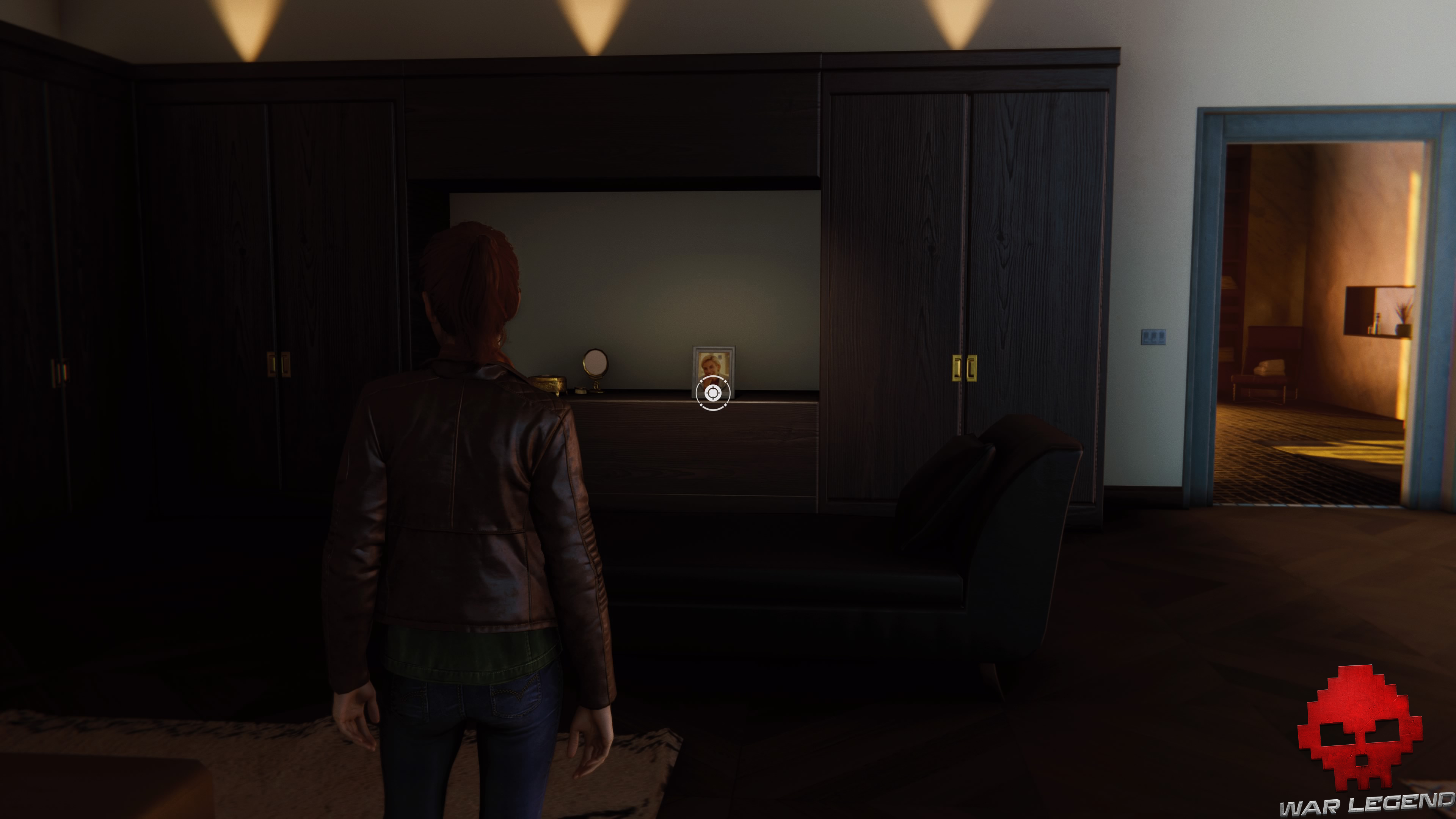Screen dimensions: 1456x819
Task: Click the brass handle on the right wardrobe door
Action: [972, 368]
